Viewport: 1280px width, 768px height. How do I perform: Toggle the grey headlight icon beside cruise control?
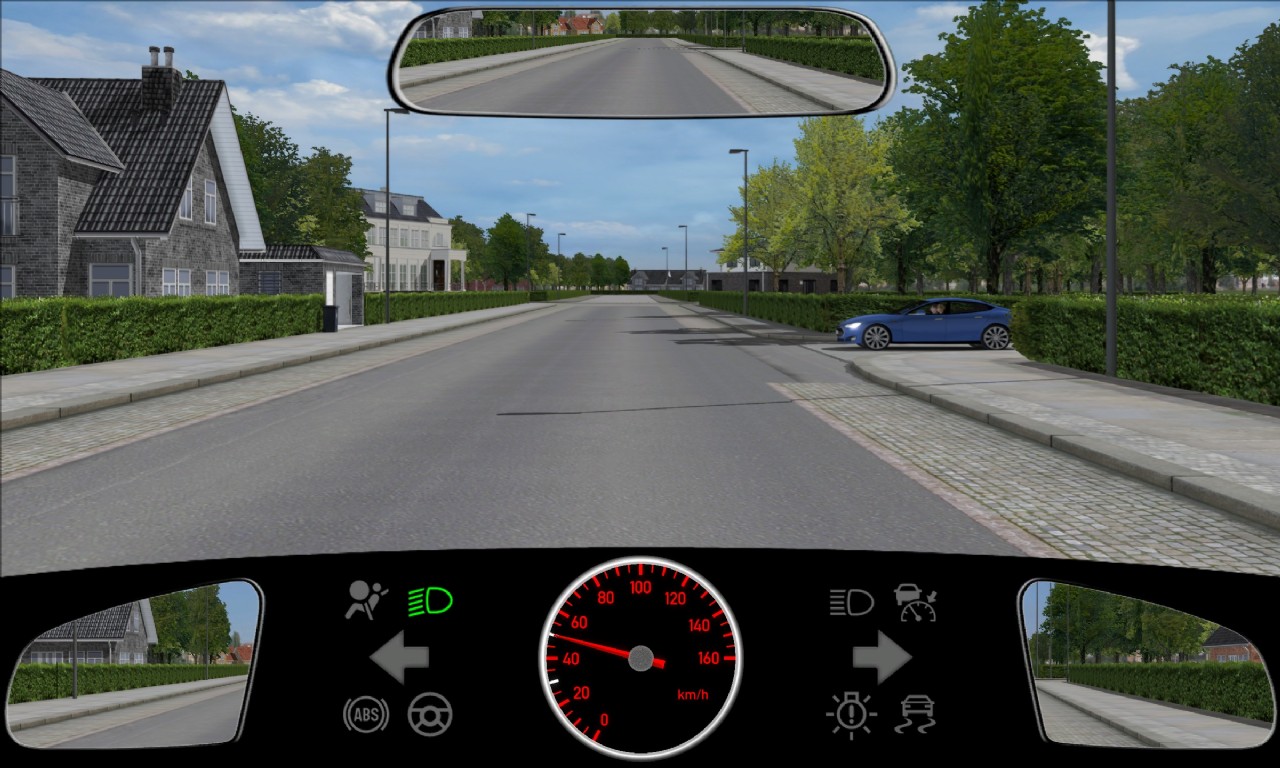point(851,602)
